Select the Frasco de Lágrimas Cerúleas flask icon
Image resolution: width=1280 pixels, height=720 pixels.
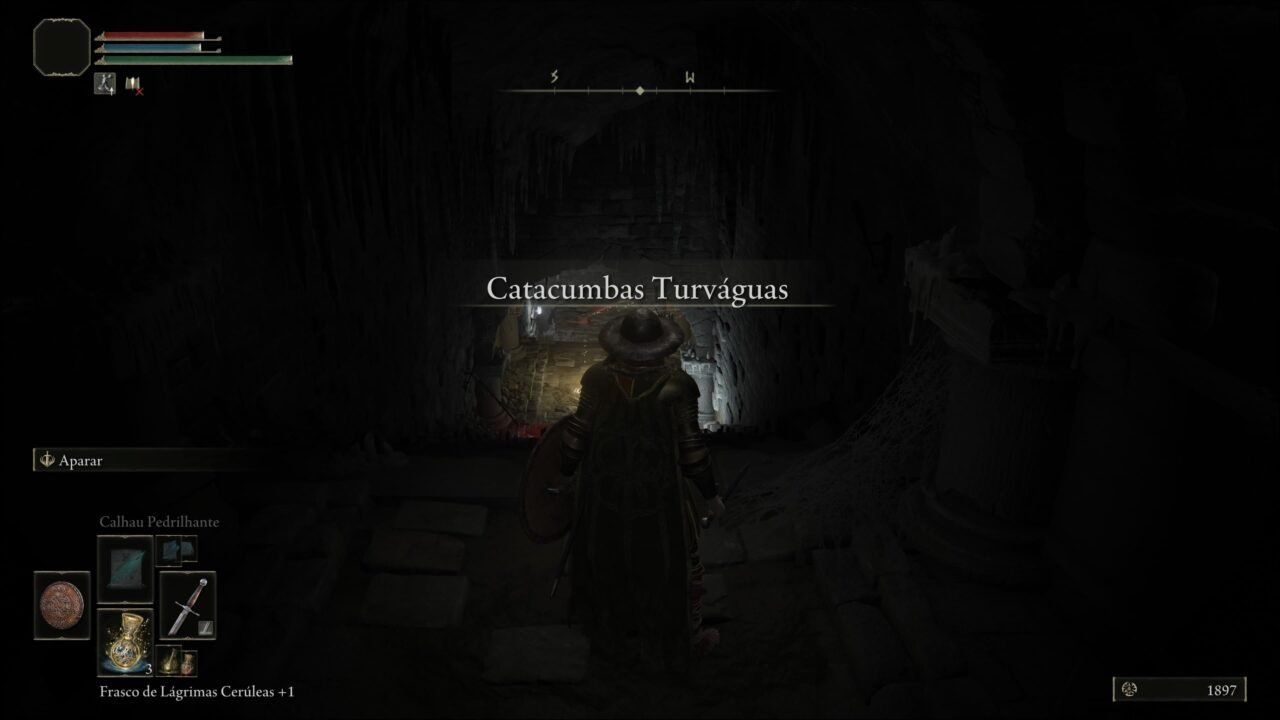[x=124, y=640]
